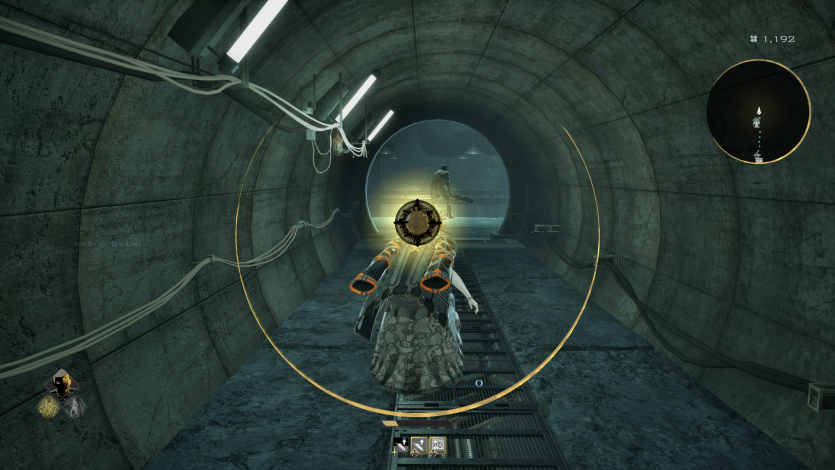835x470 pixels.
Task: Select the glowing yellow figure diamond icon
Action: pos(48,405)
